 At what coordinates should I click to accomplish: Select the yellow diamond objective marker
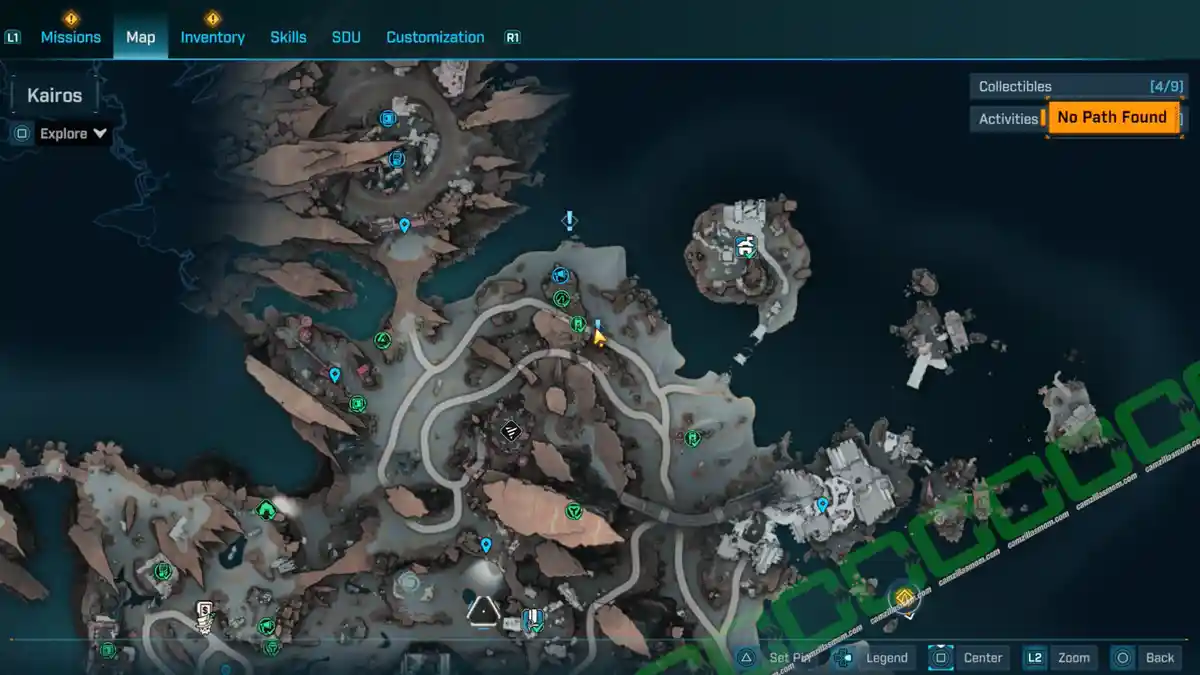pos(904,598)
